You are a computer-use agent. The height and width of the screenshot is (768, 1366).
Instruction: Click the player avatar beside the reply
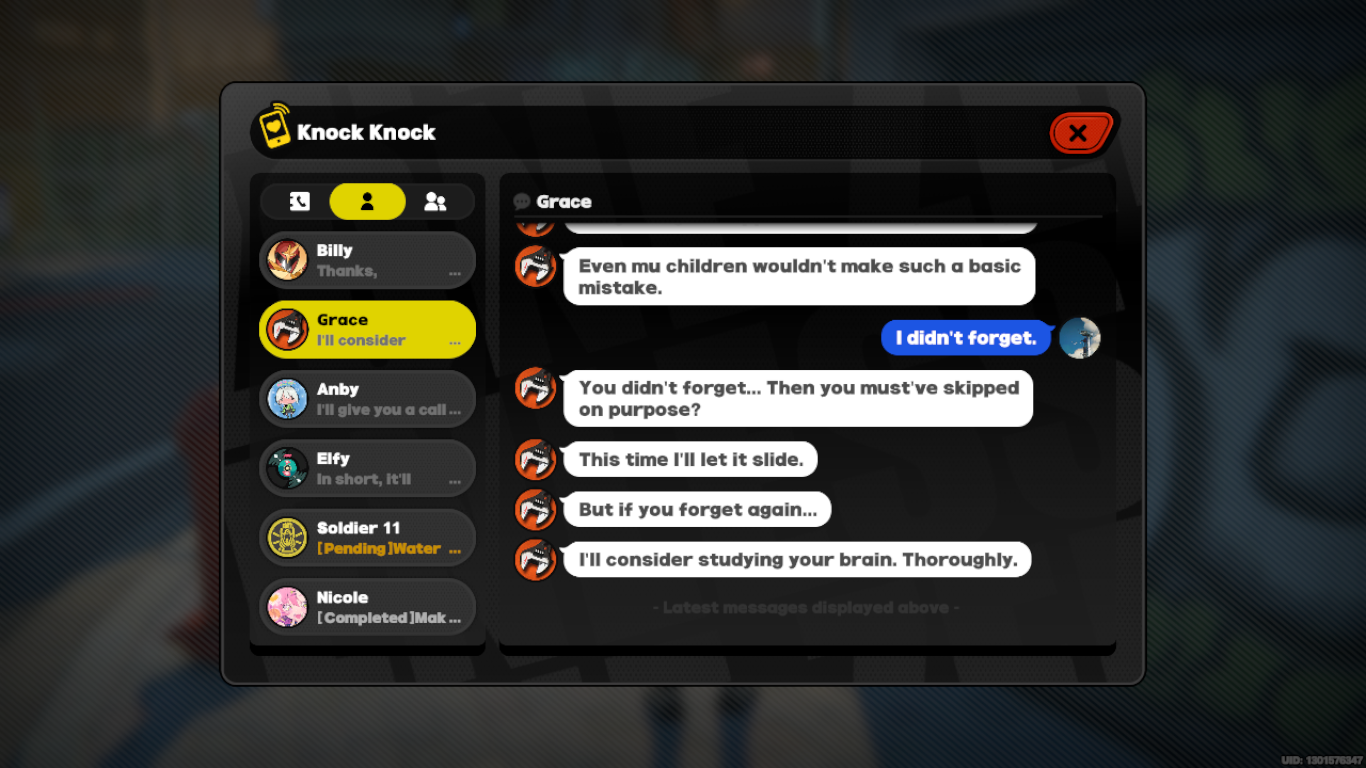point(1080,338)
